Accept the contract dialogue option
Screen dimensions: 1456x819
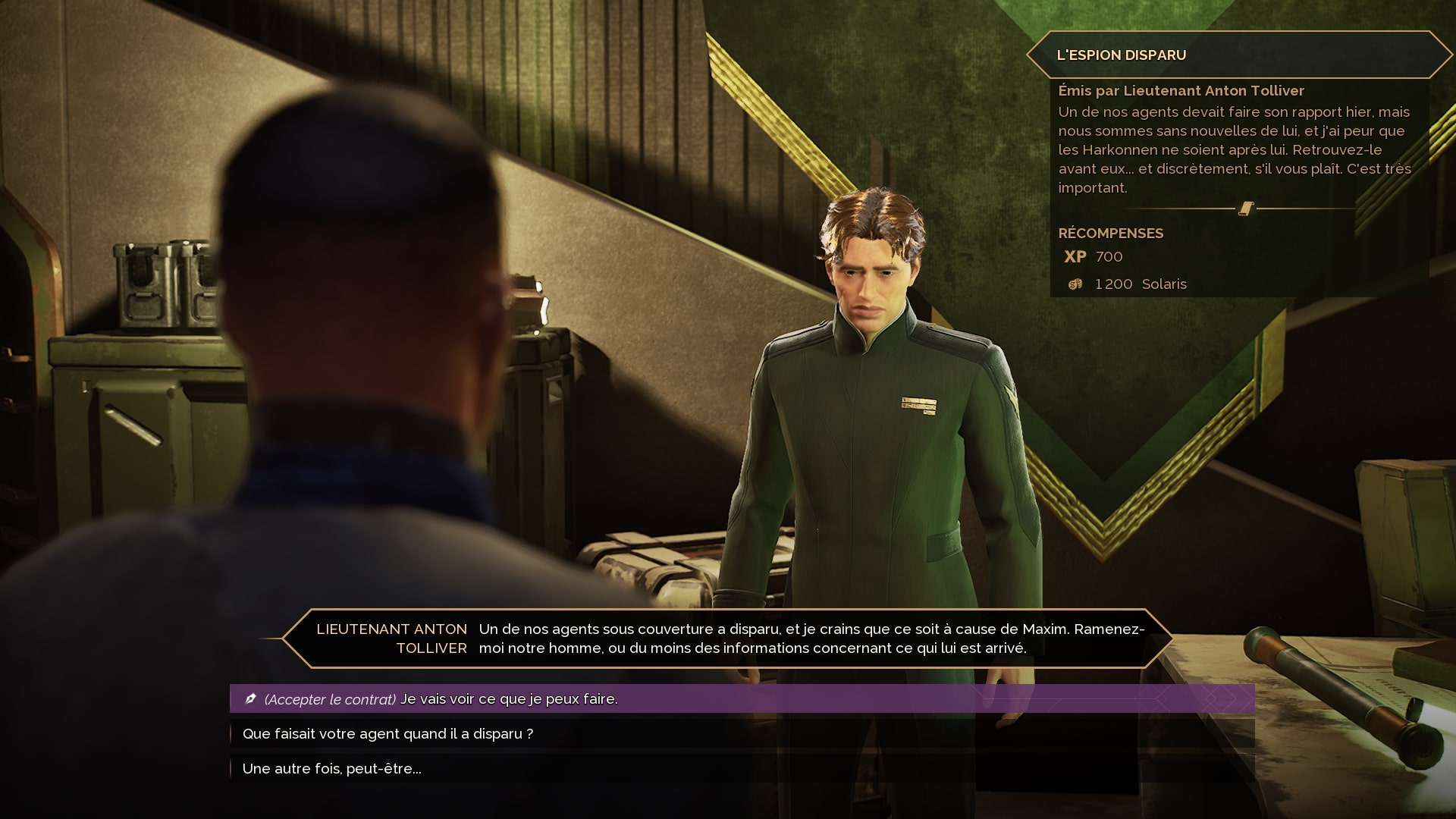point(440,698)
